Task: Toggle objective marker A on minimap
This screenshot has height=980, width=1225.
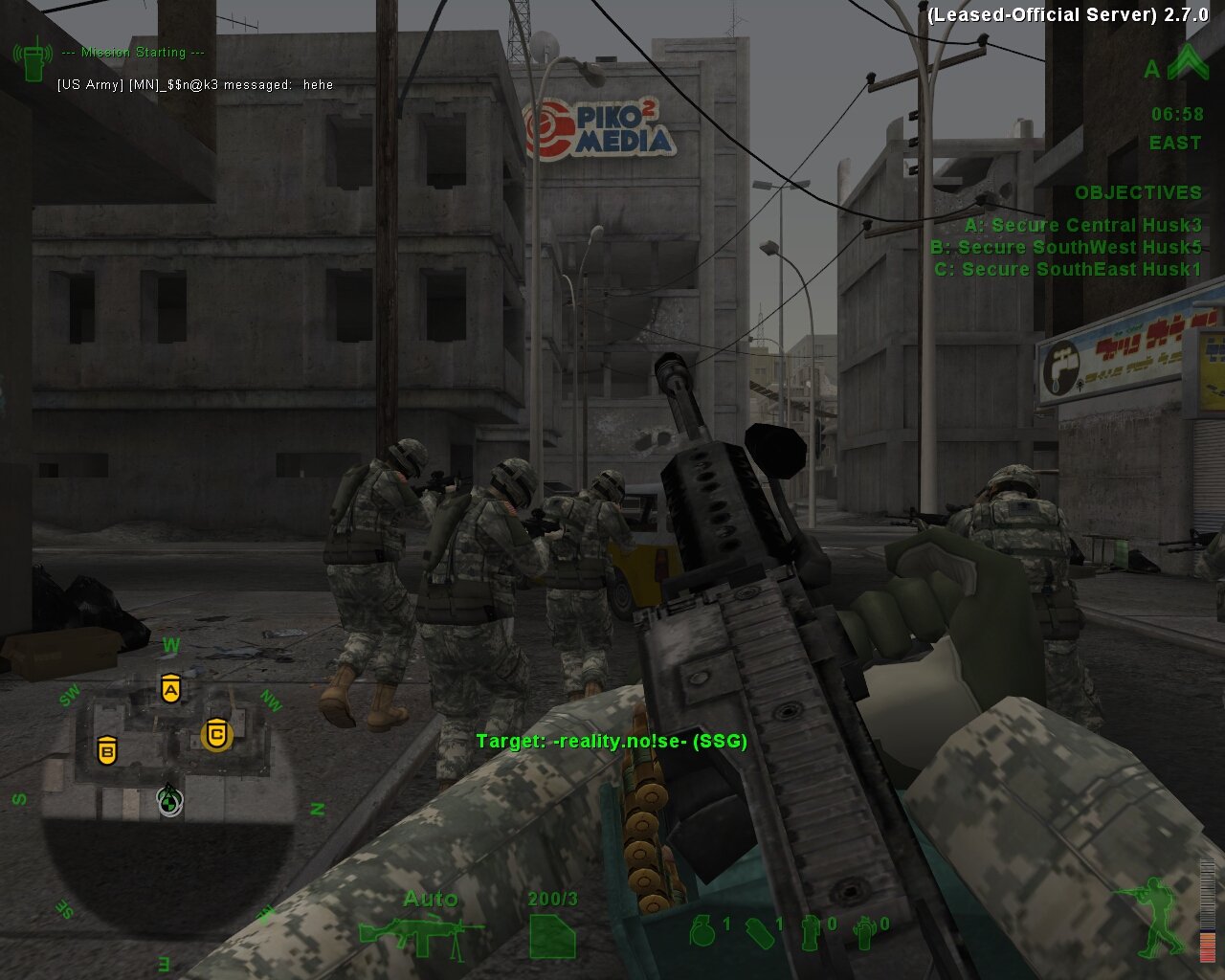Action: click(x=172, y=689)
